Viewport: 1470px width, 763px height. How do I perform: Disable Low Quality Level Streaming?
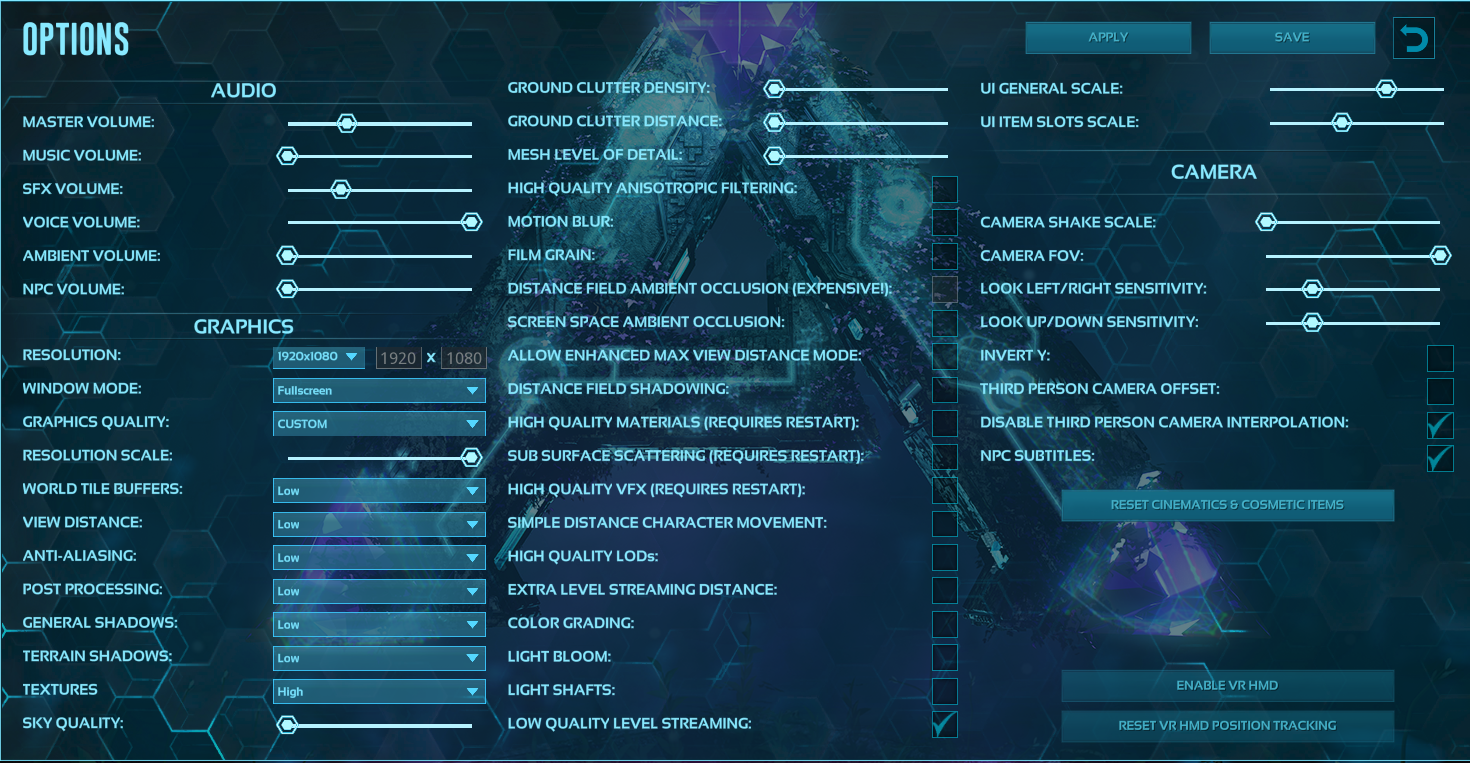tap(944, 724)
